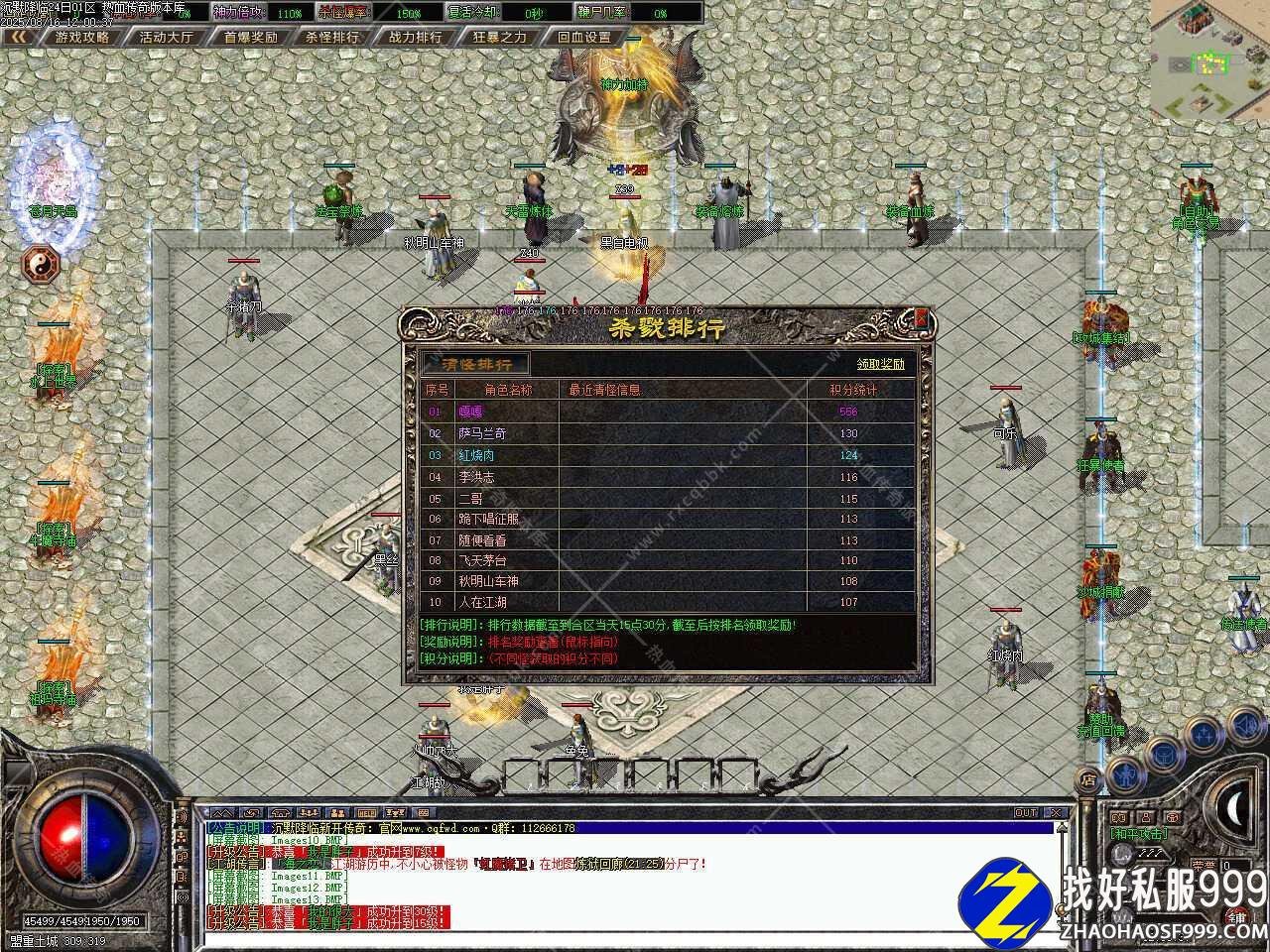
Task: Open 游戏攻略 from the top menu
Action: 81,37
